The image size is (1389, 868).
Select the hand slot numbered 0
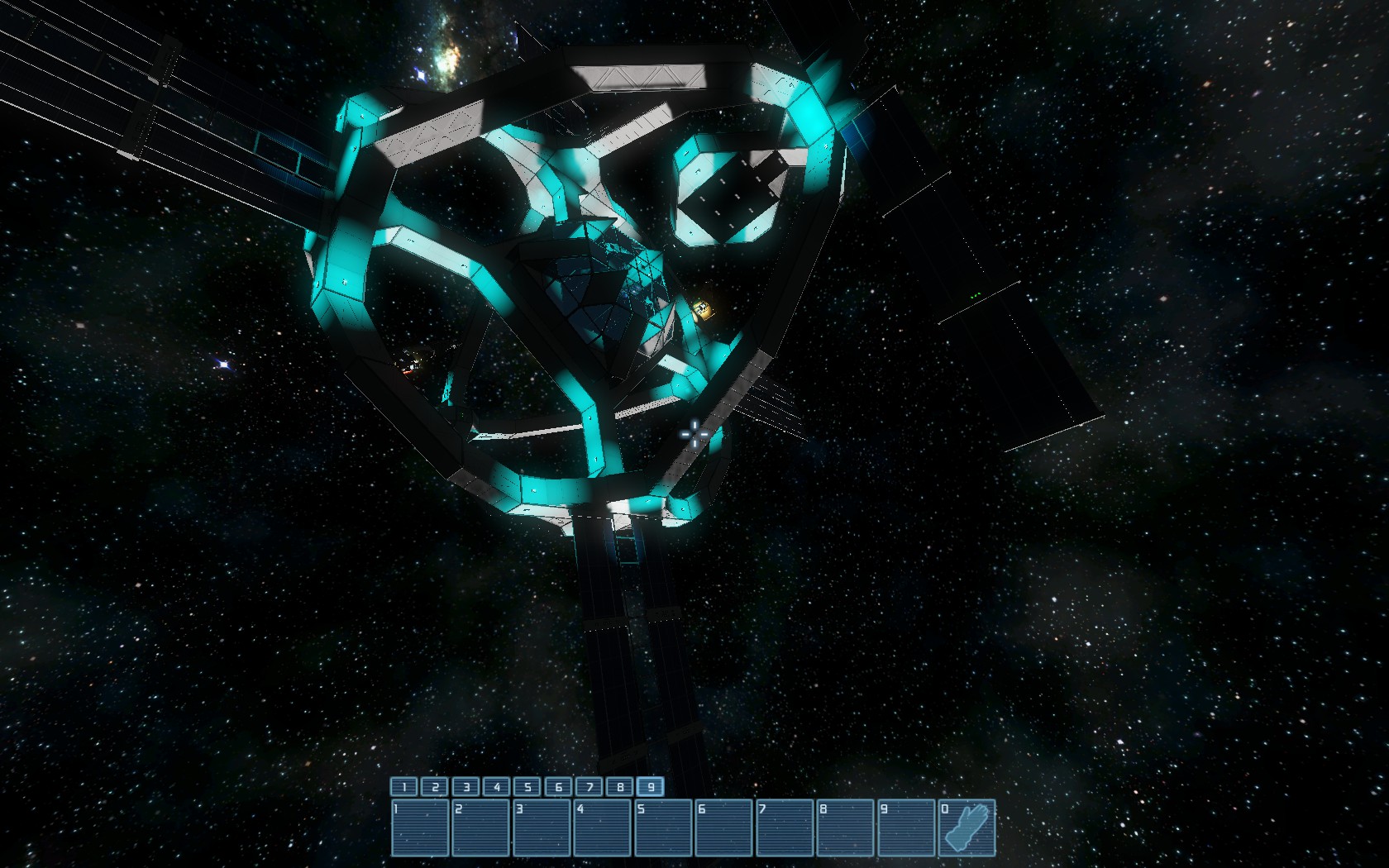click(967, 827)
